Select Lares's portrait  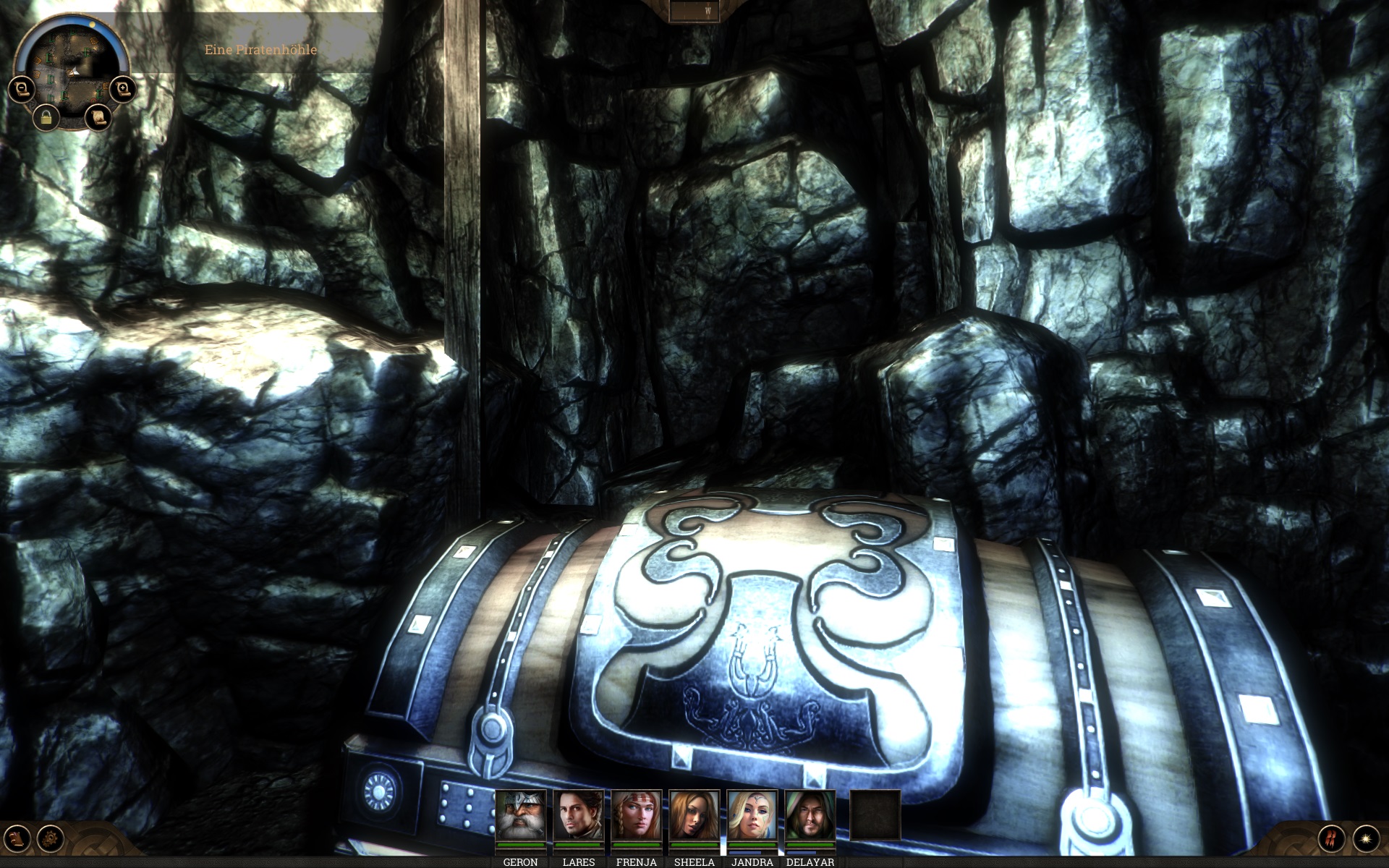pos(579,815)
